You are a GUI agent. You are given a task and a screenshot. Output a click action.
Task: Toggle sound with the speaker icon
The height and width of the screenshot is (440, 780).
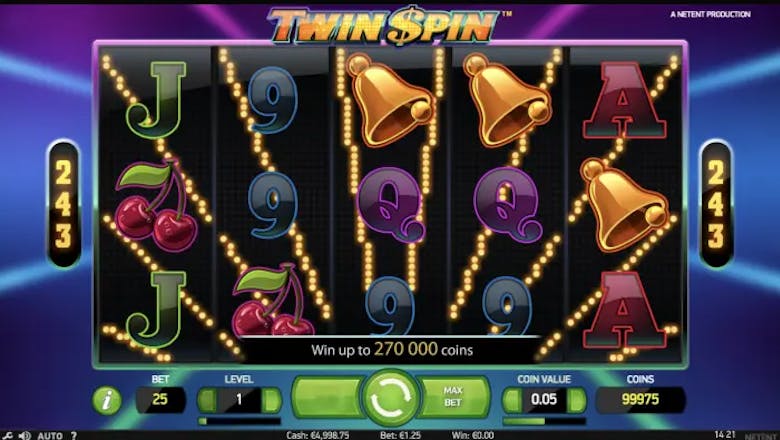pos(24,436)
